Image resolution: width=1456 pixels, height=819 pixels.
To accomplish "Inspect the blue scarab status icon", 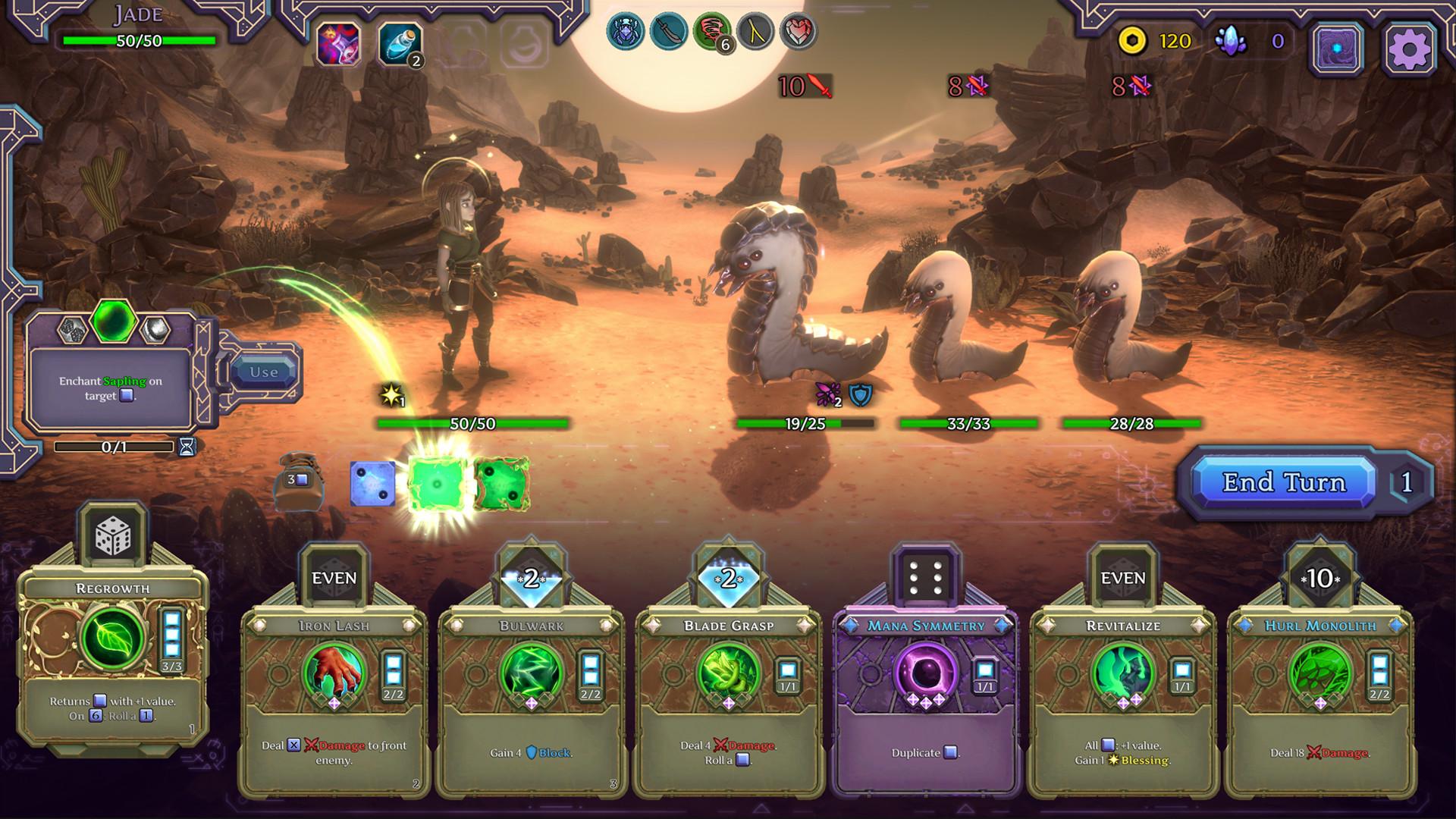I will (x=626, y=32).
